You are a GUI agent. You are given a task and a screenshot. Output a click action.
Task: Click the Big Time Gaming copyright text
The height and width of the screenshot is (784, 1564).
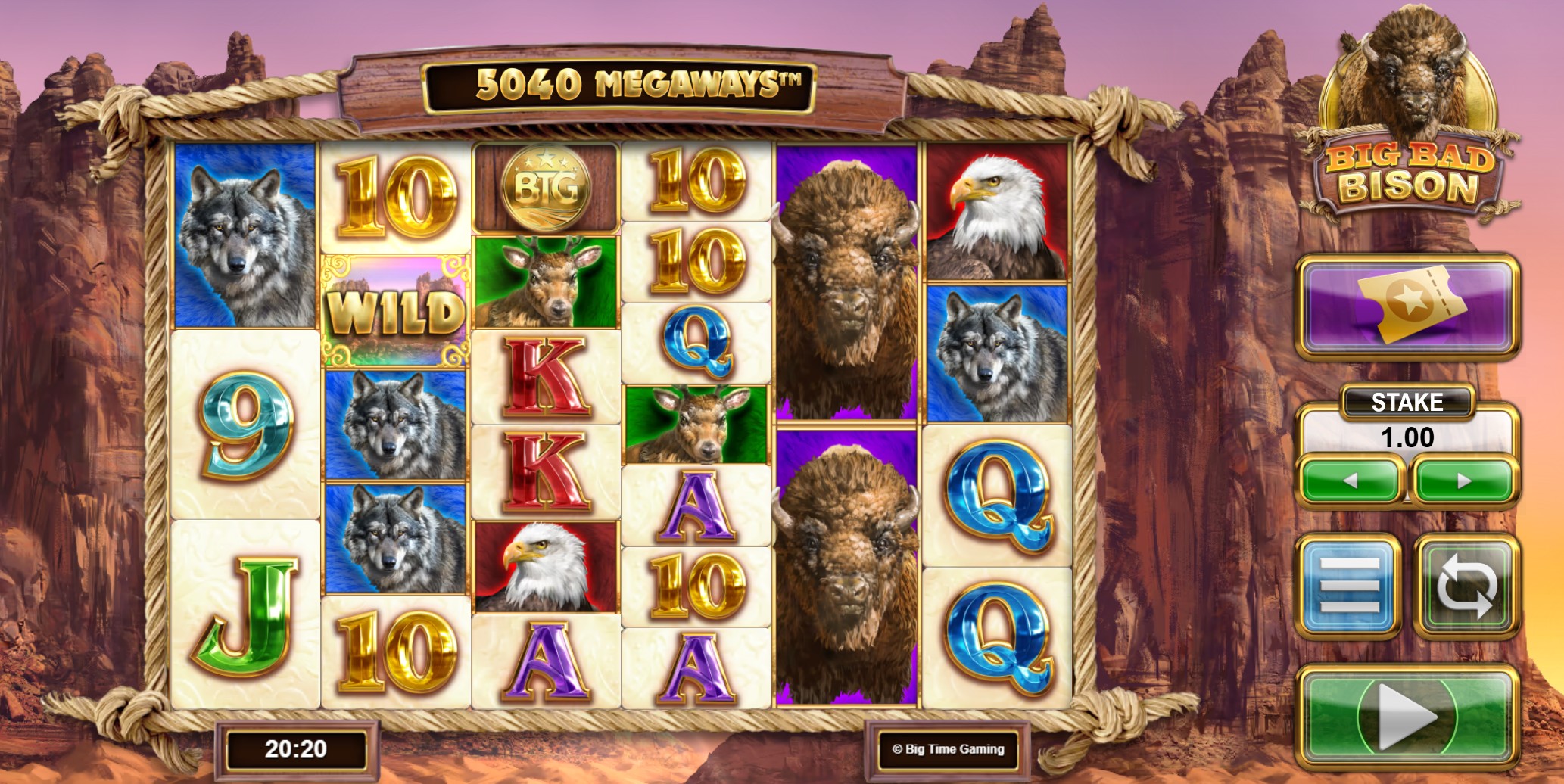(947, 748)
